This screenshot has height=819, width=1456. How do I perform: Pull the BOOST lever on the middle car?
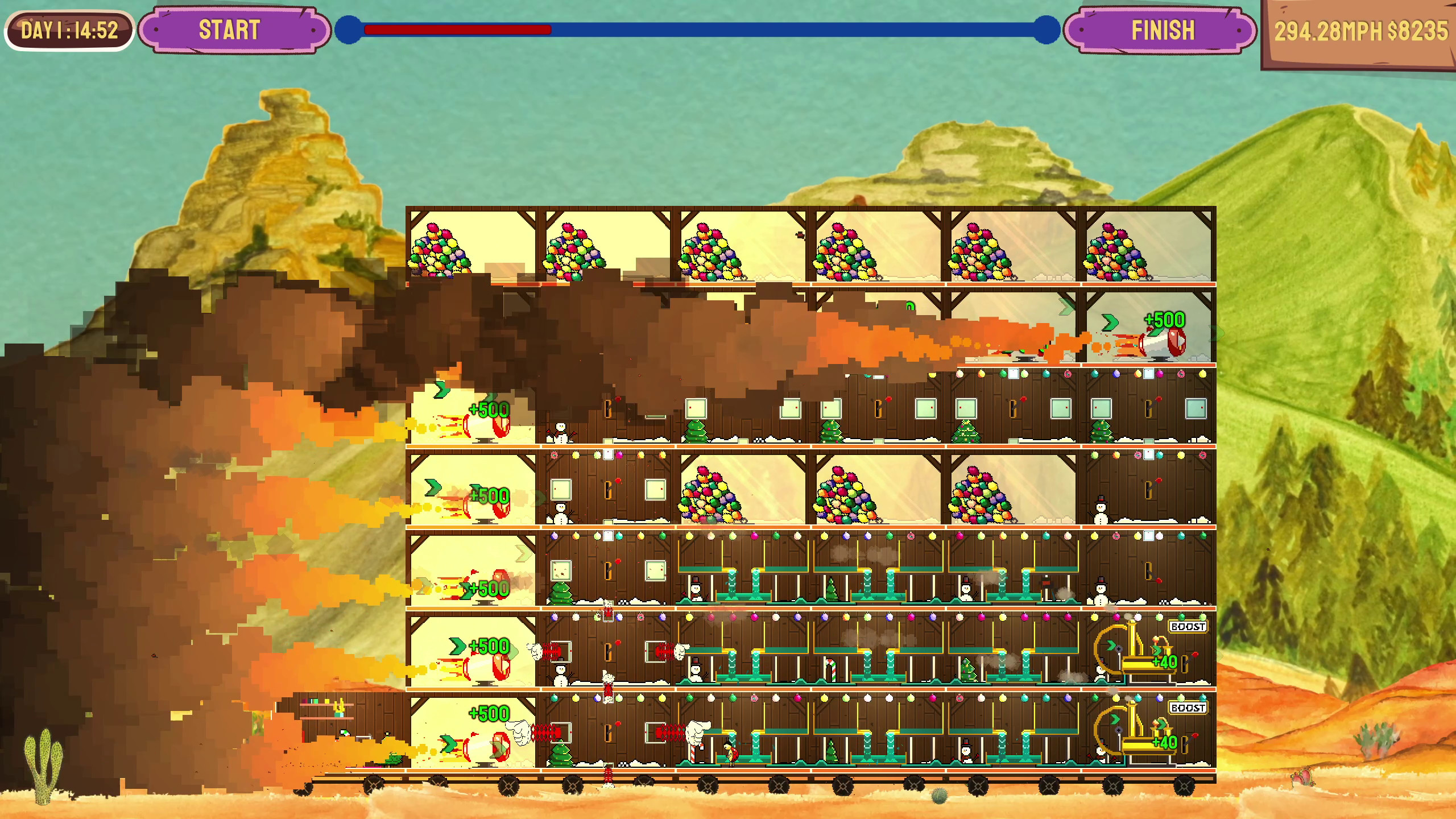click(1188, 627)
